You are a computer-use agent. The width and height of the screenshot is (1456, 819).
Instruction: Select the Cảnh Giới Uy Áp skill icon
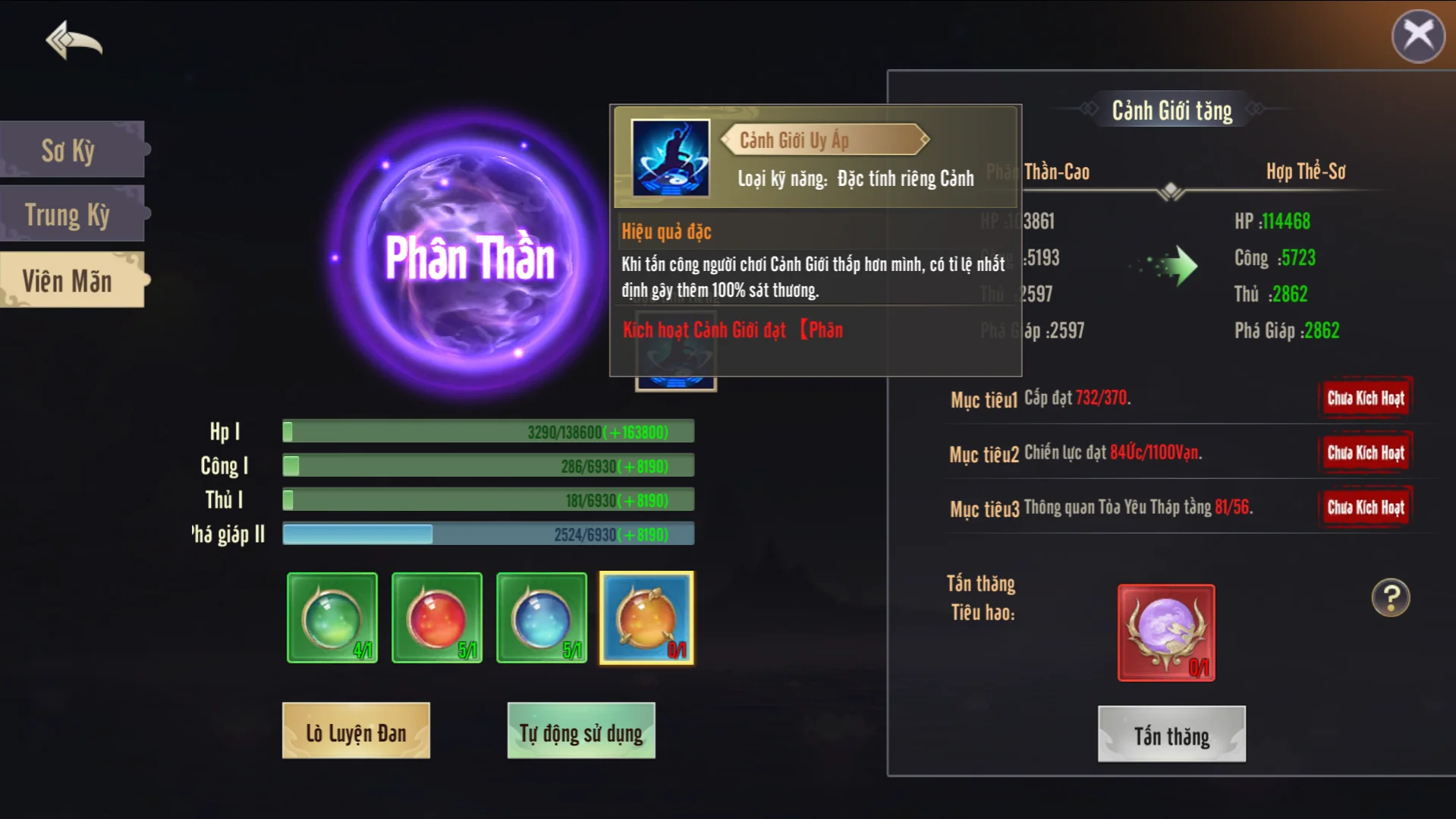pos(671,158)
